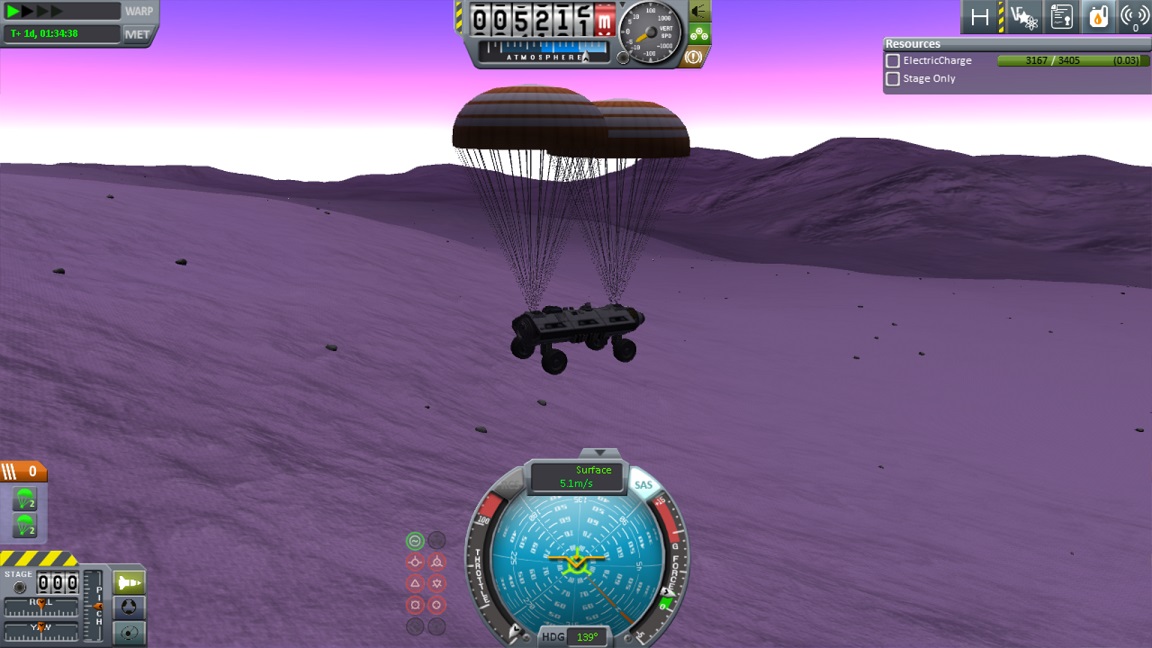
Task: Select the green stability assist SAS mode
Action: [415, 541]
